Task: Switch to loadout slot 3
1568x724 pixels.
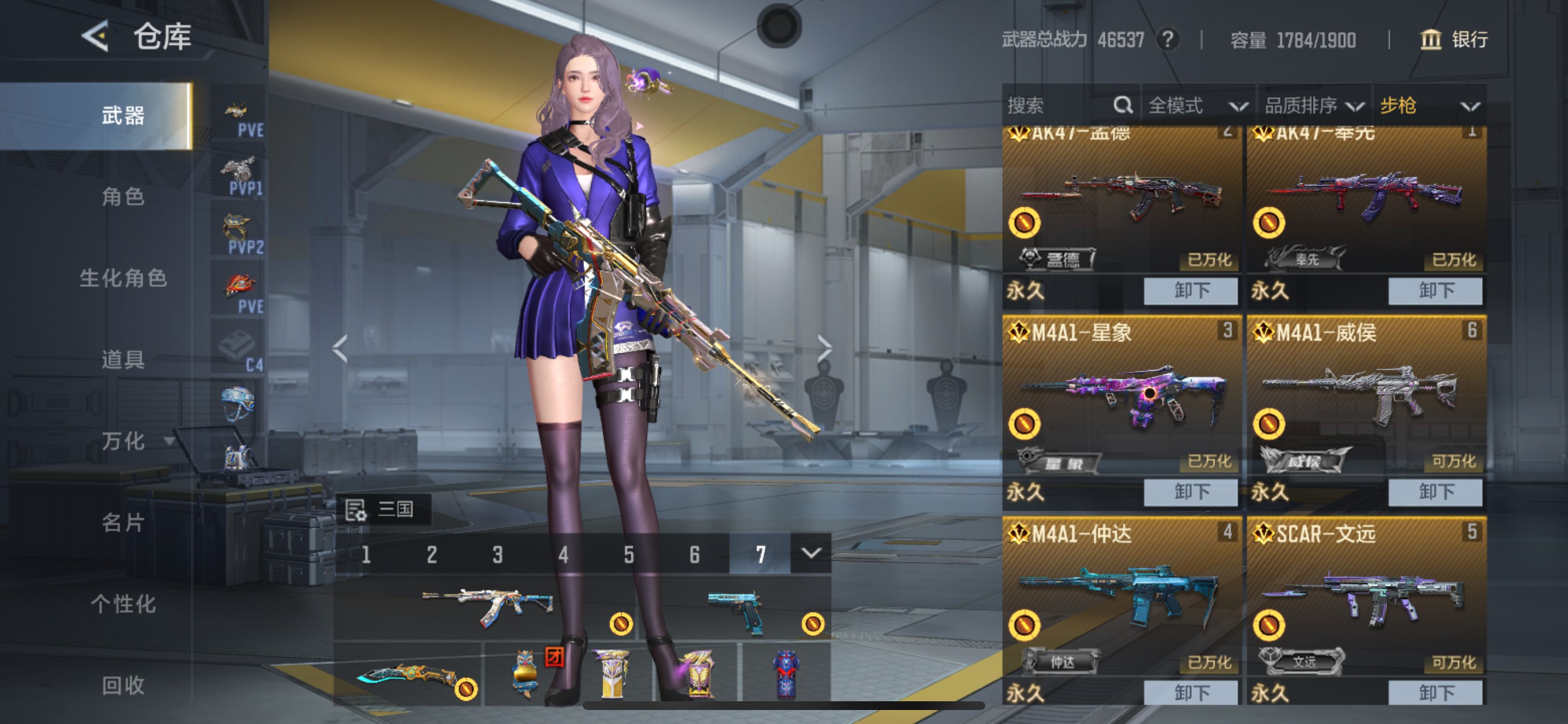Action: pyautogui.click(x=498, y=554)
